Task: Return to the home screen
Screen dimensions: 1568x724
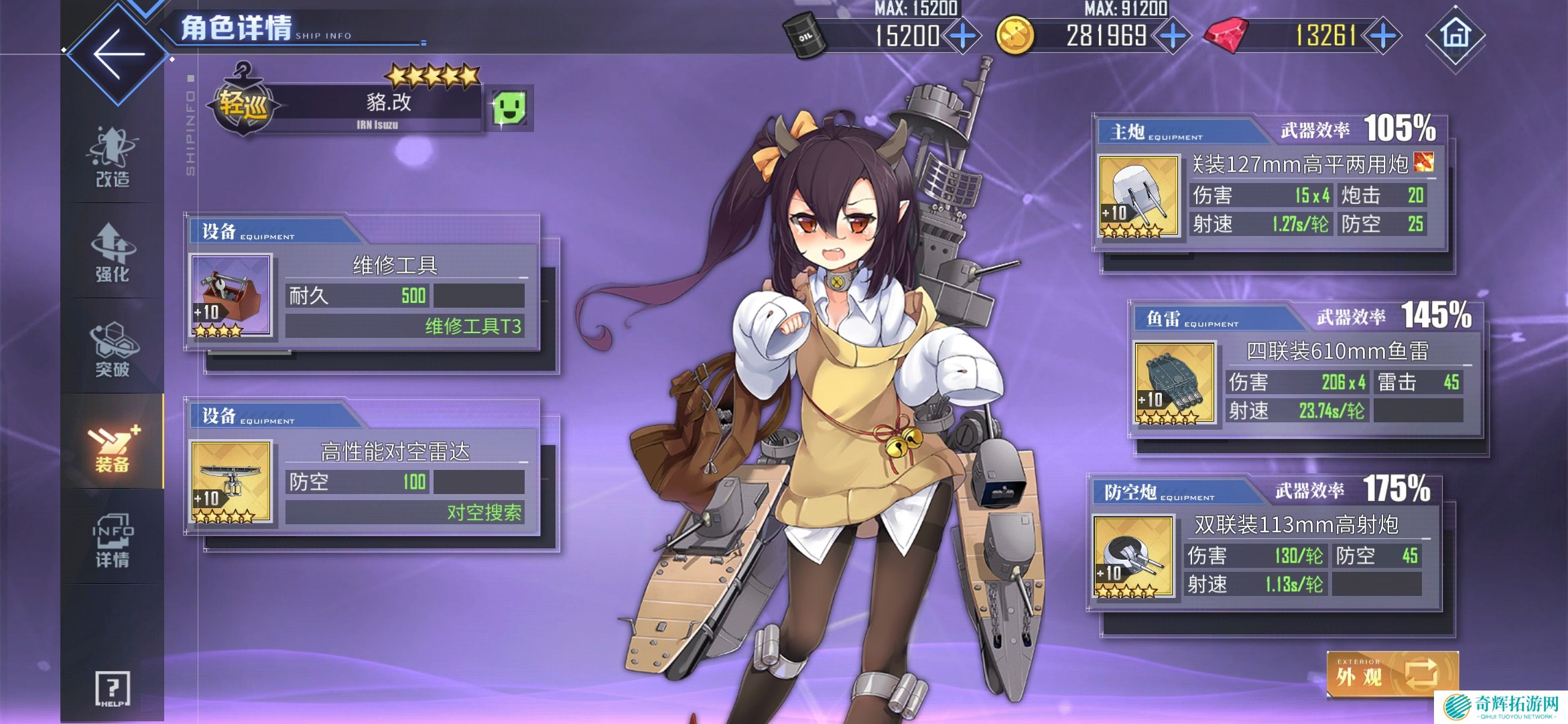Action: click(x=1455, y=36)
